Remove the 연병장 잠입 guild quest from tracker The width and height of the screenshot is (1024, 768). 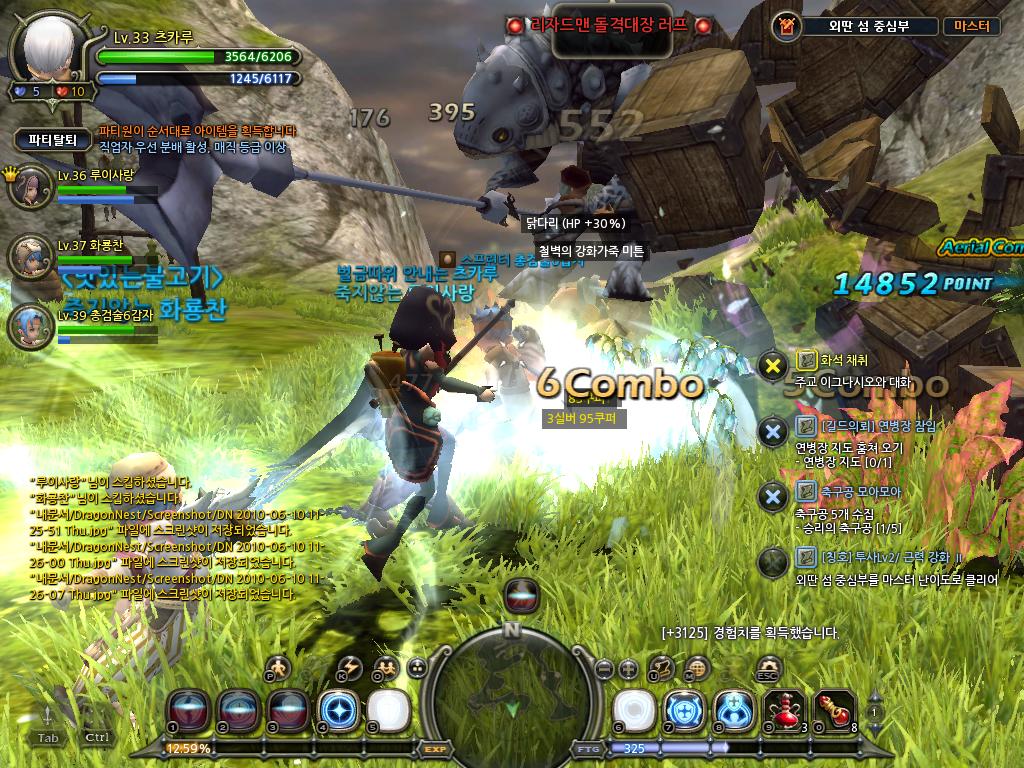click(x=772, y=431)
